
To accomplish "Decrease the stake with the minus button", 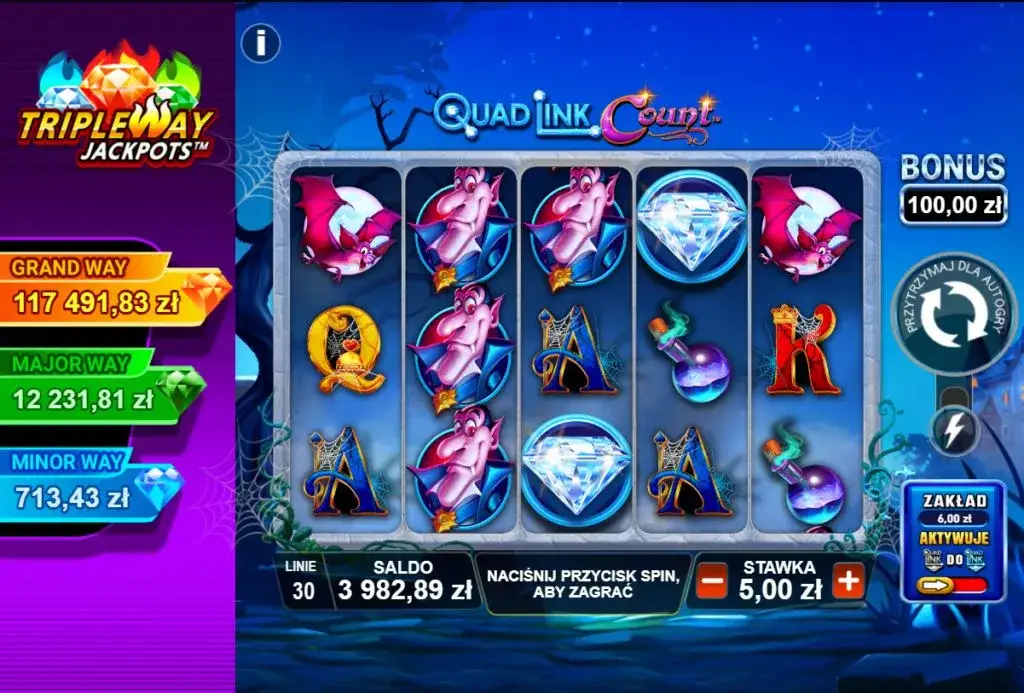I will point(711,581).
